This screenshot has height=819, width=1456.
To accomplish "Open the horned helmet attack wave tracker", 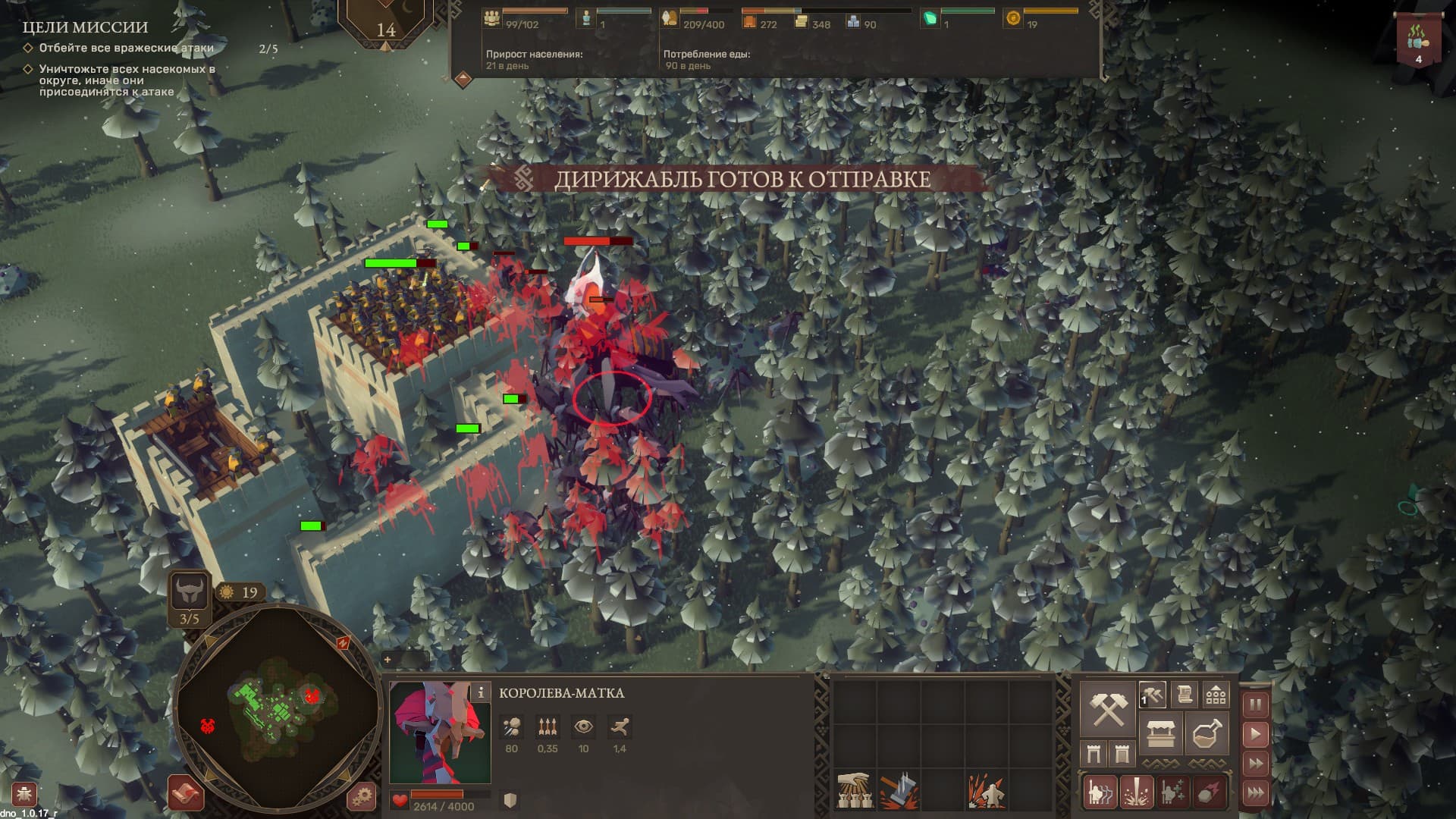I will click(x=189, y=591).
